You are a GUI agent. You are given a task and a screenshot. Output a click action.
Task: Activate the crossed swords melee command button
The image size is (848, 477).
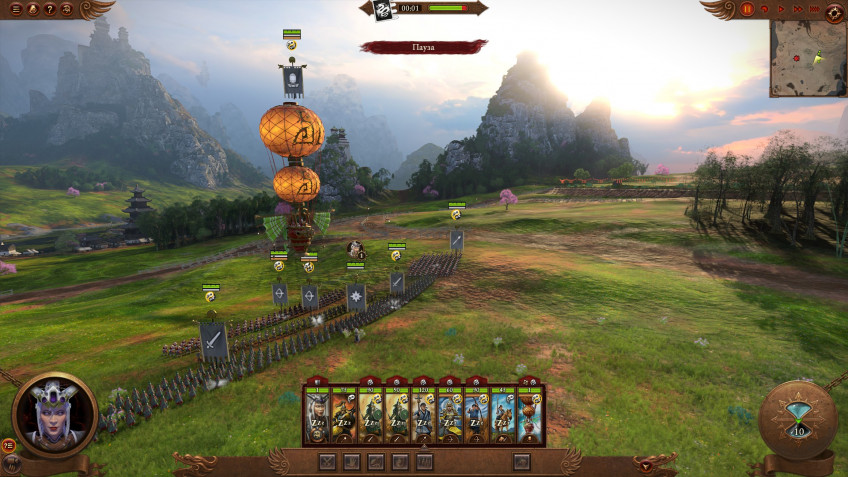click(x=327, y=462)
